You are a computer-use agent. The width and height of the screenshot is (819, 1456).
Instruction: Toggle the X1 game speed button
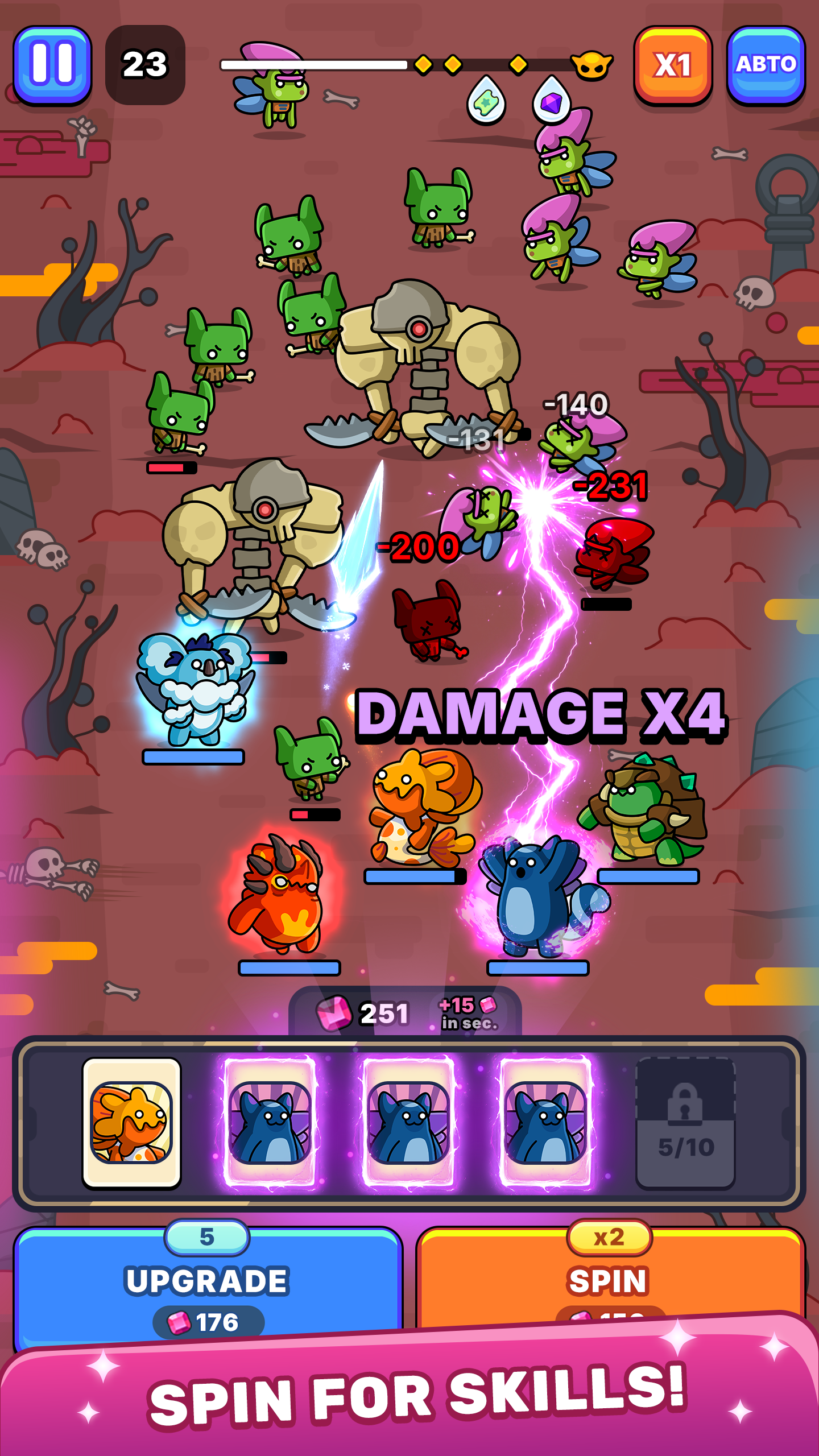pos(673,65)
